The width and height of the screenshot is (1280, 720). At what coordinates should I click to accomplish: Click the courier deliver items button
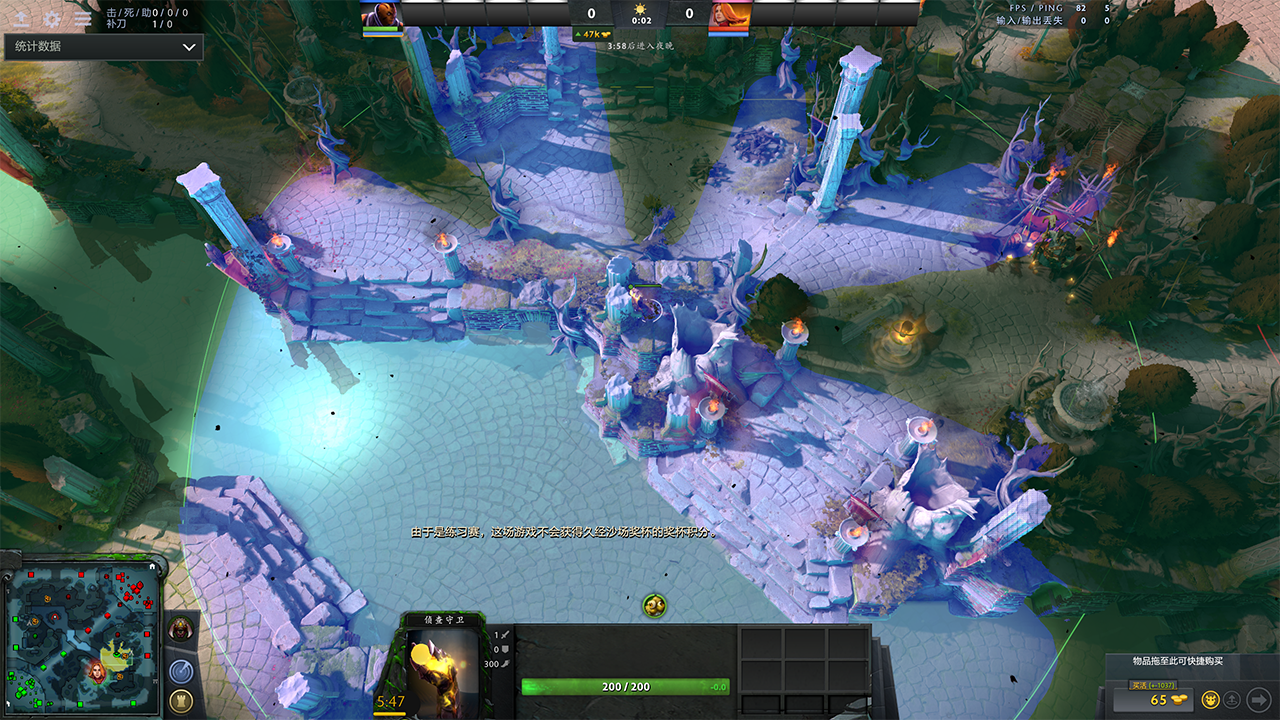[1233, 699]
